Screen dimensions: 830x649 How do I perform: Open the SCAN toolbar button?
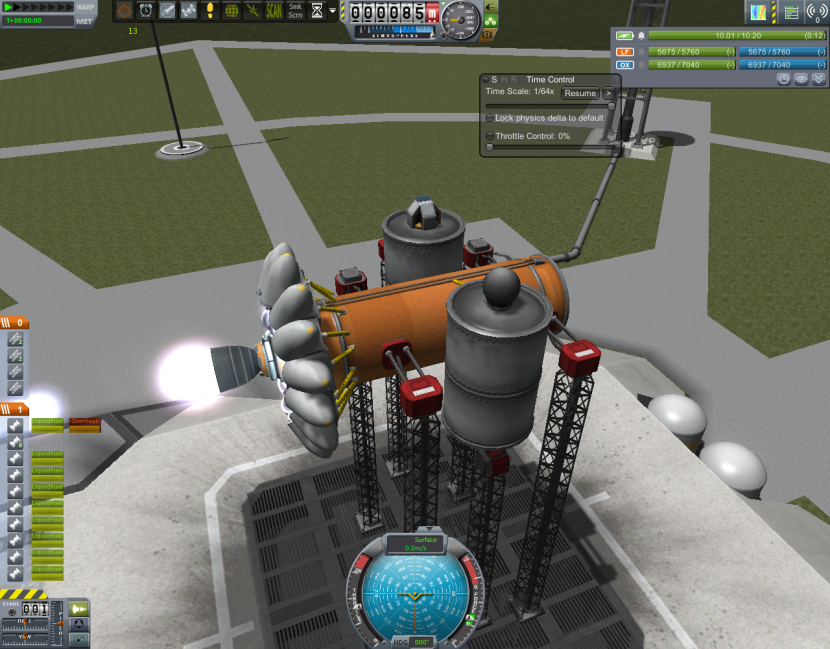tap(273, 11)
